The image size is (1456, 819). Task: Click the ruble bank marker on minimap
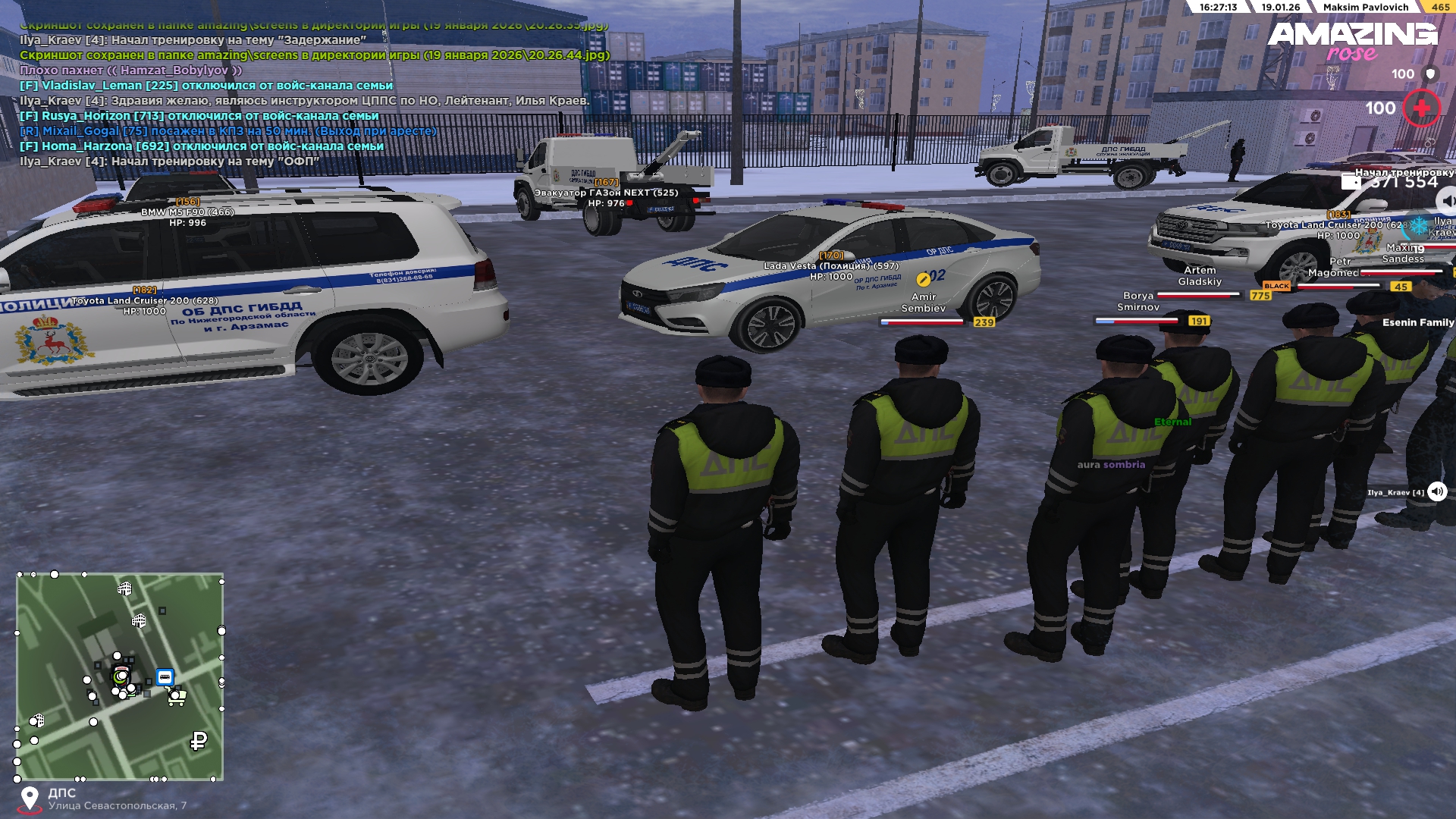(x=199, y=740)
